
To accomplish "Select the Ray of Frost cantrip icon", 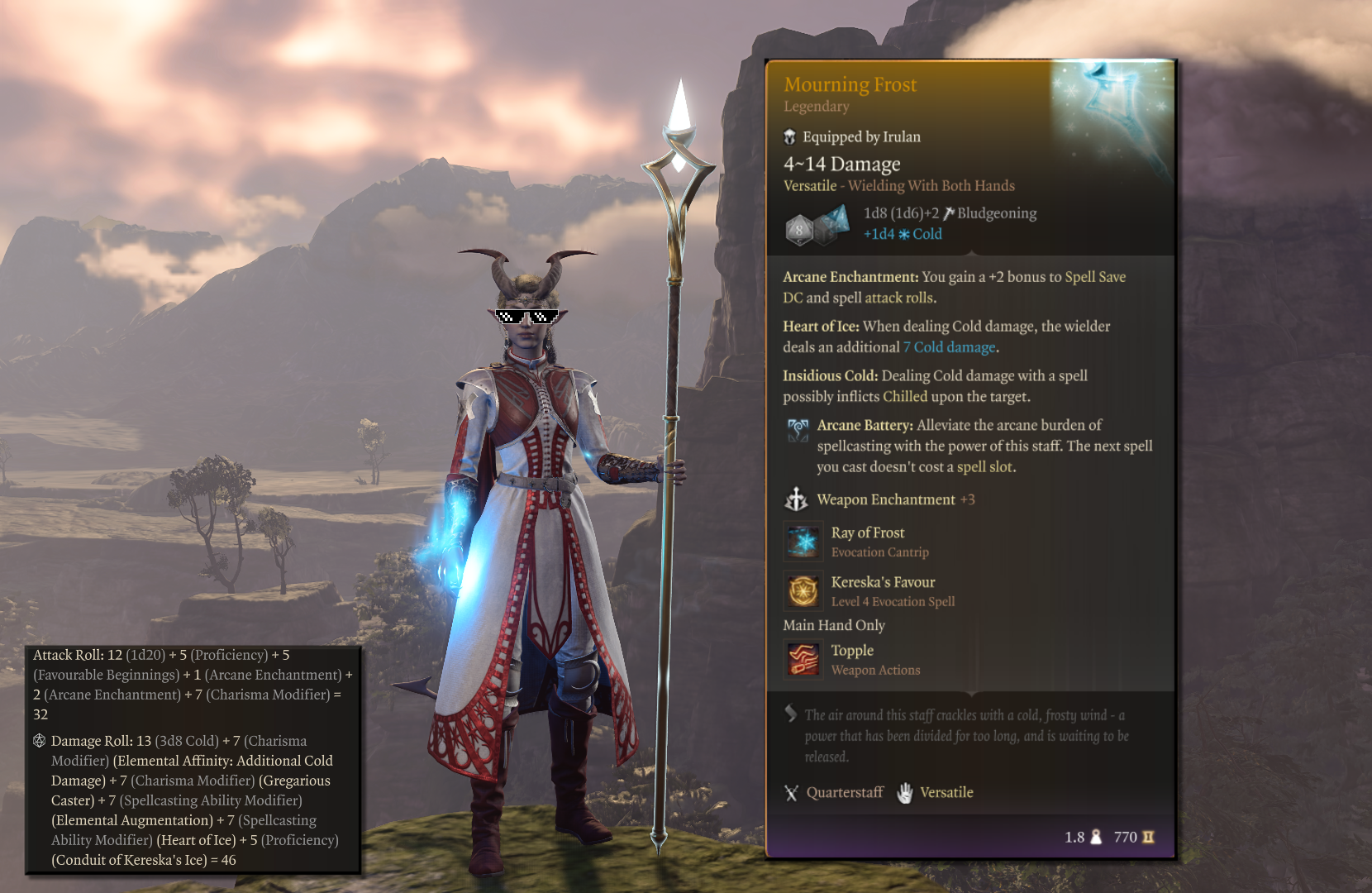I will [x=803, y=542].
